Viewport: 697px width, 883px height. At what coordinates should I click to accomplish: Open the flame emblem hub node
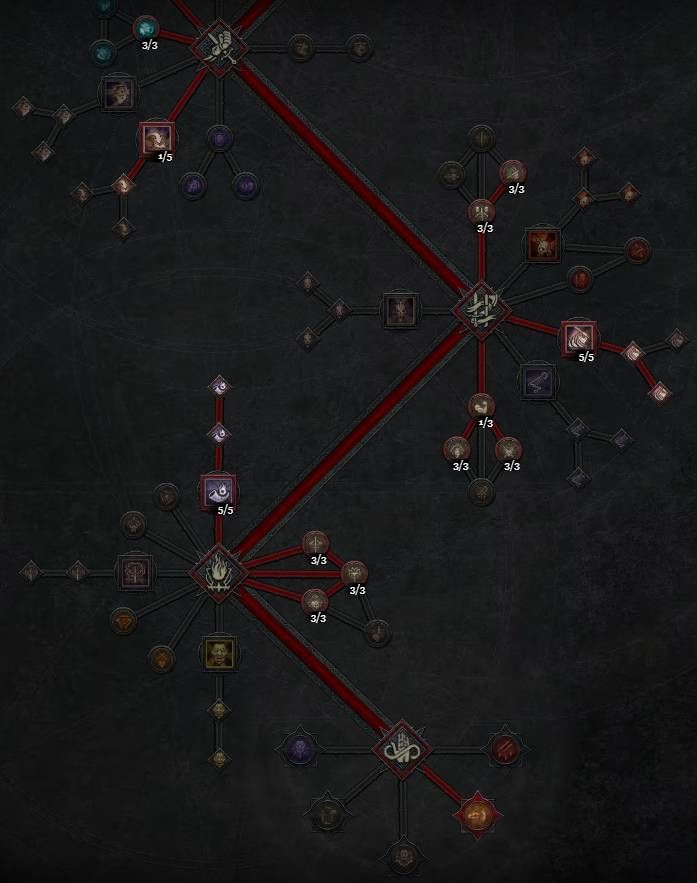point(218,574)
